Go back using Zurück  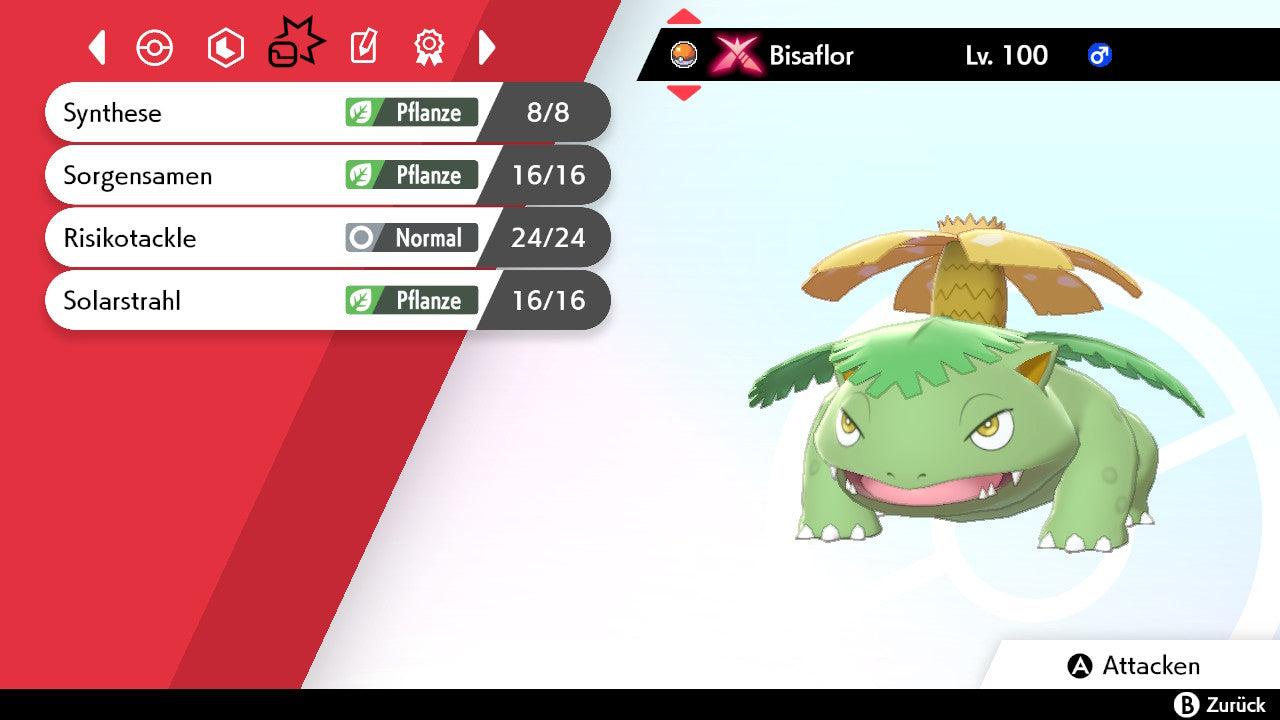point(1220,705)
